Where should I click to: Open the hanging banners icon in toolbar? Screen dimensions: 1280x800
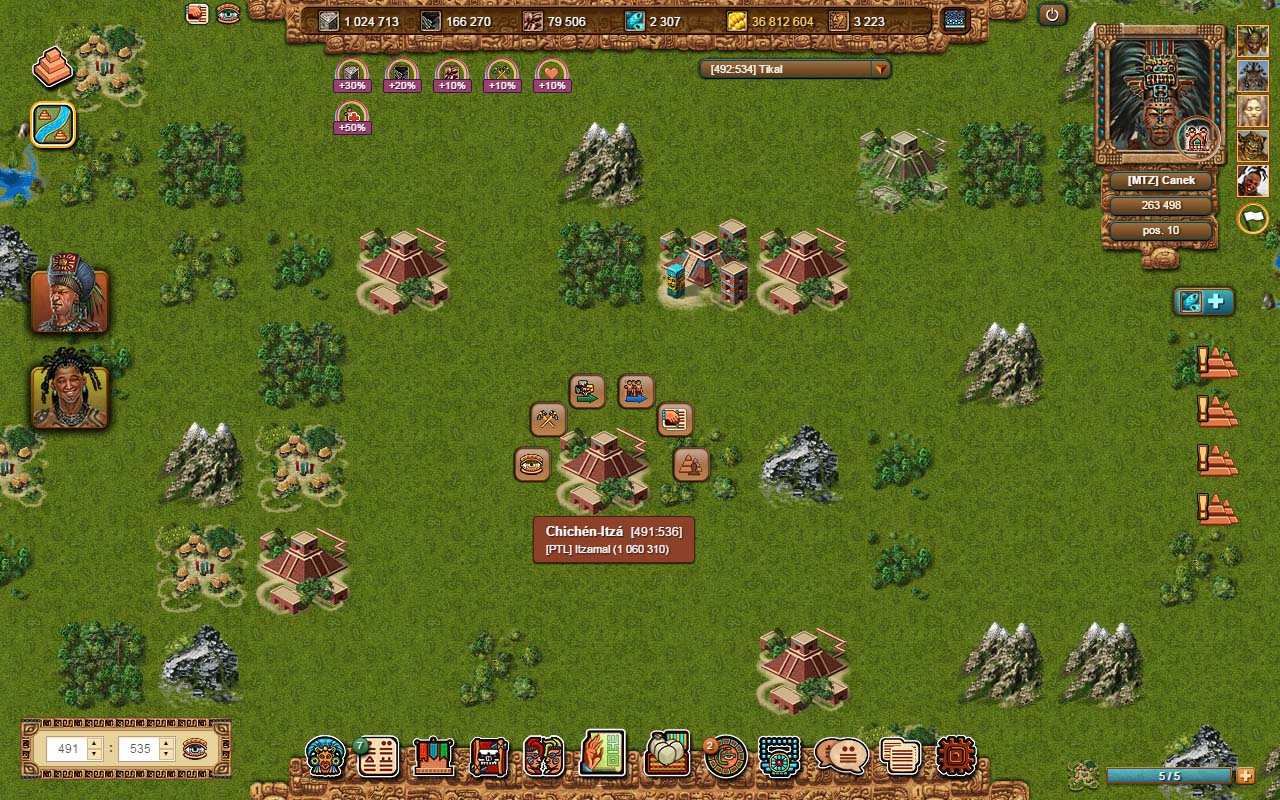point(434,757)
